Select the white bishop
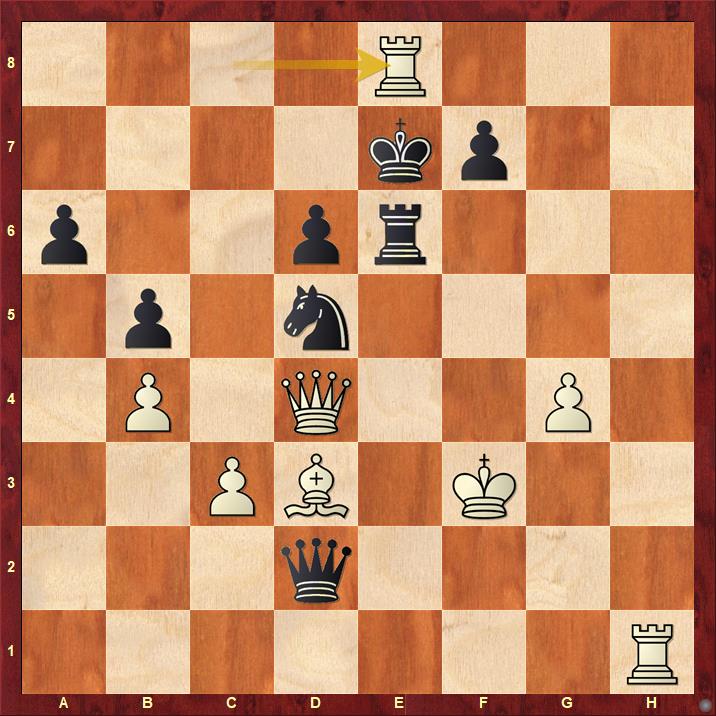Image resolution: width=716 pixels, height=716 pixels. (316, 486)
